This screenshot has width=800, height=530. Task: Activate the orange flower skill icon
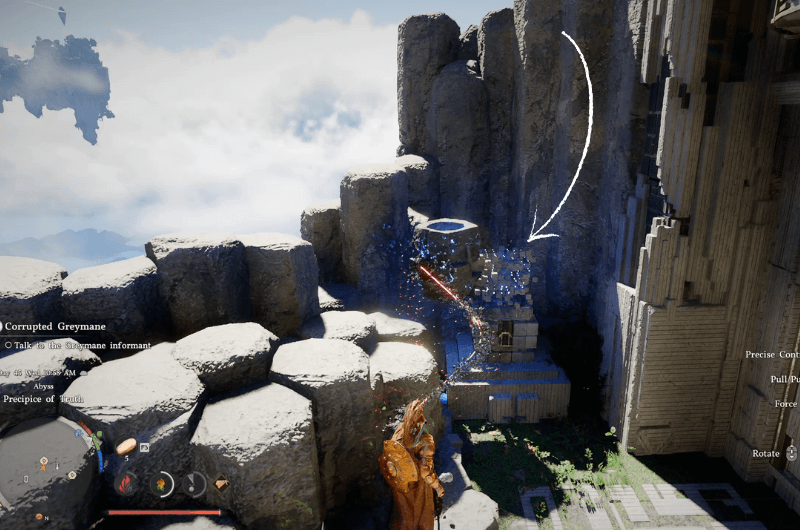(160, 484)
